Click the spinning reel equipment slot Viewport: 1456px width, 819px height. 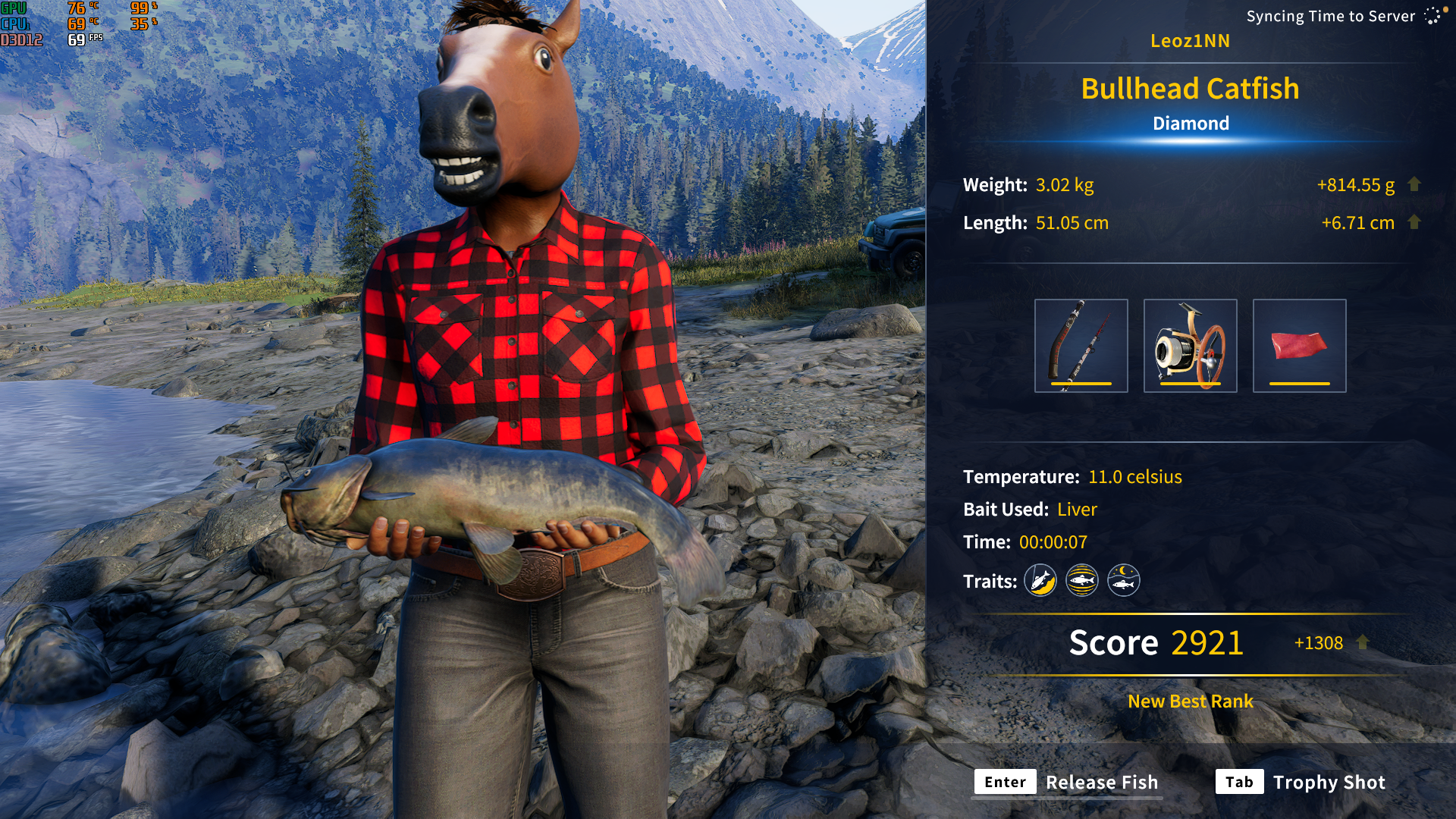pos(1190,346)
